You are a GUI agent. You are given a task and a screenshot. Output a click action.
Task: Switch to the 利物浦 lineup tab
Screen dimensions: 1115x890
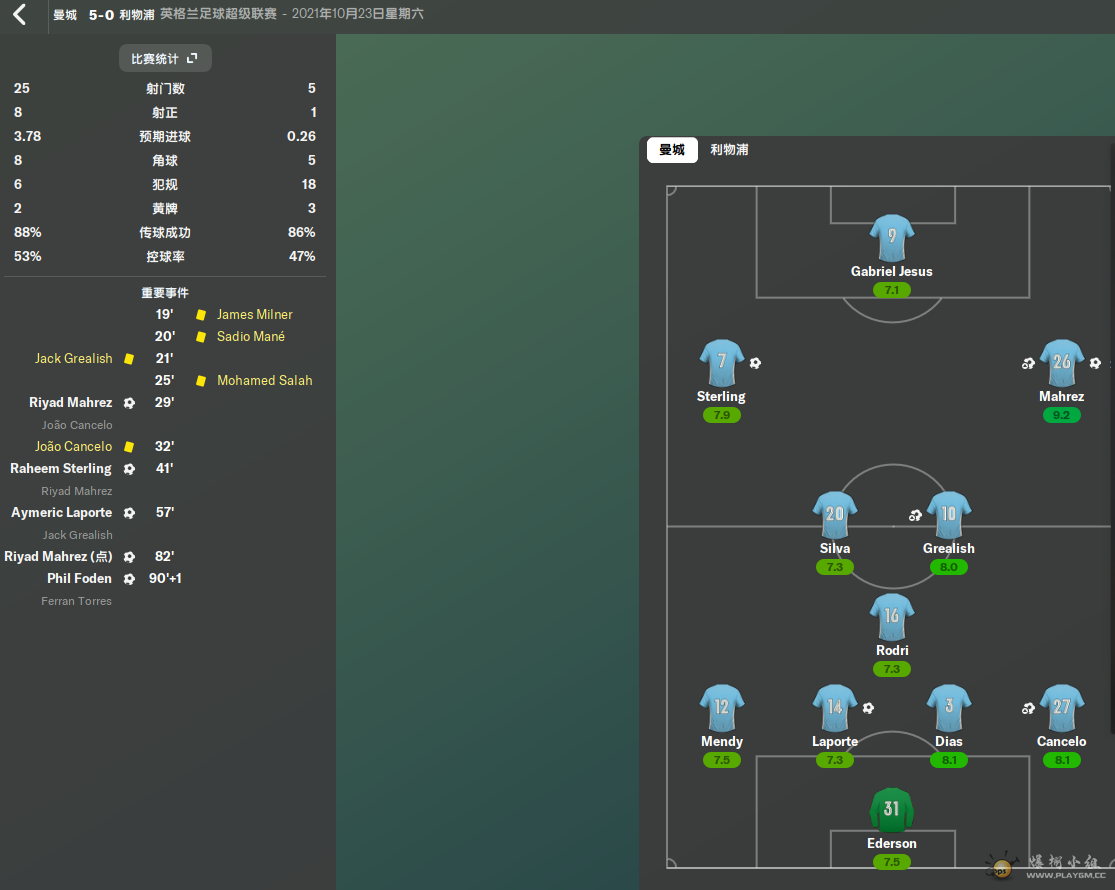click(x=729, y=150)
